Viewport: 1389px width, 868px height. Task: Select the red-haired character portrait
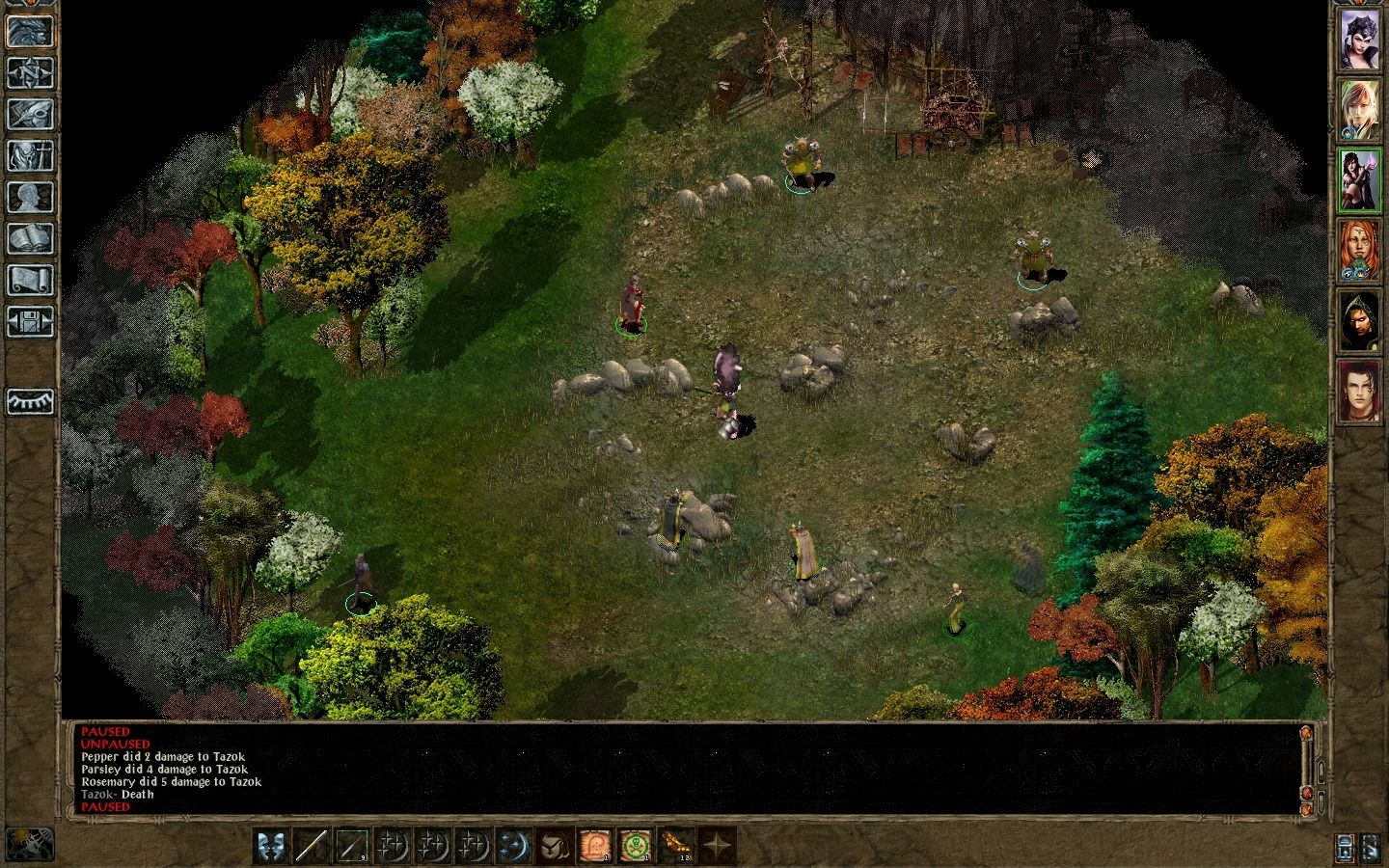point(1360,251)
